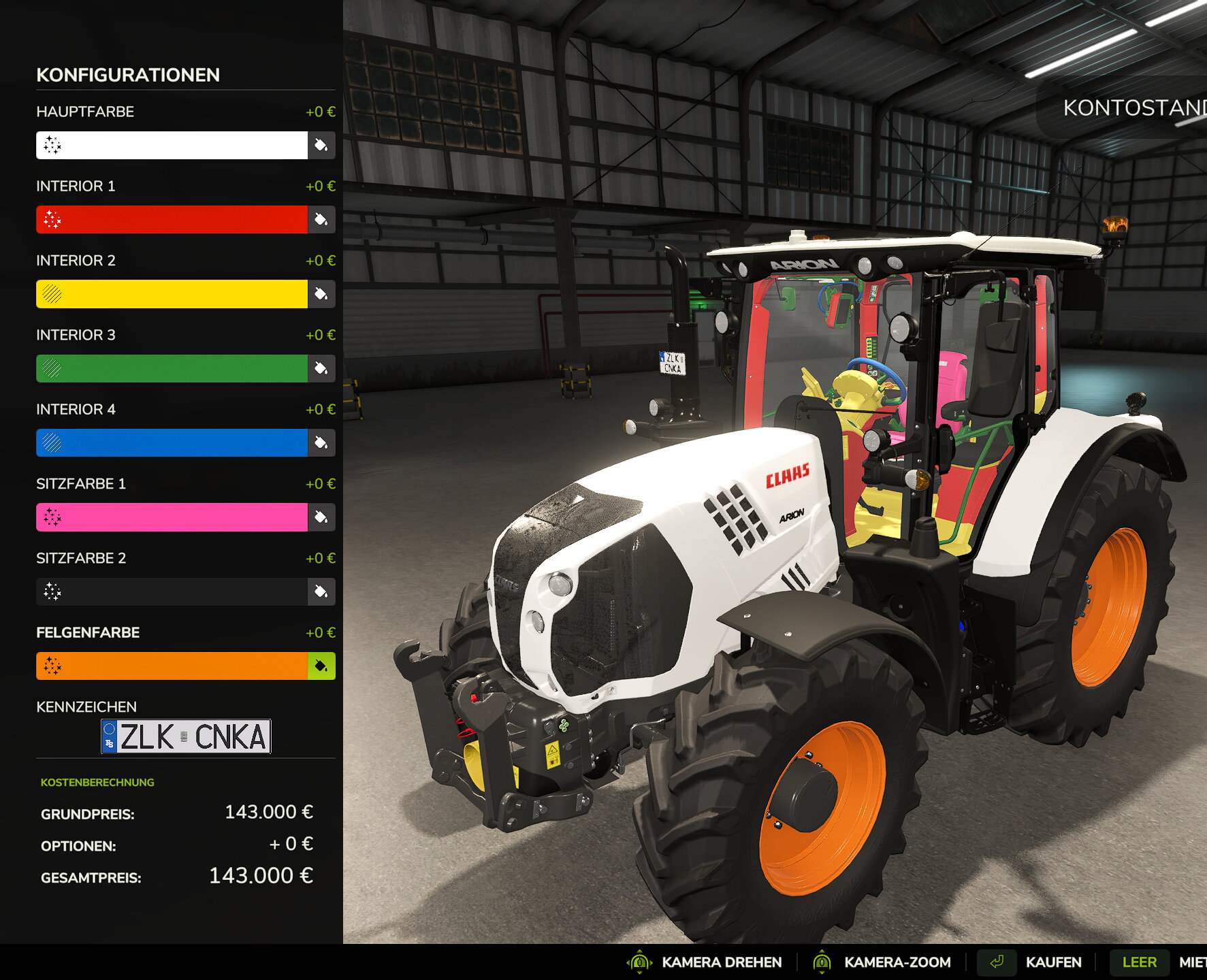Viewport: 1207px width, 980px height.
Task: Edit the ZLK CNKA license plate
Action: [x=186, y=736]
